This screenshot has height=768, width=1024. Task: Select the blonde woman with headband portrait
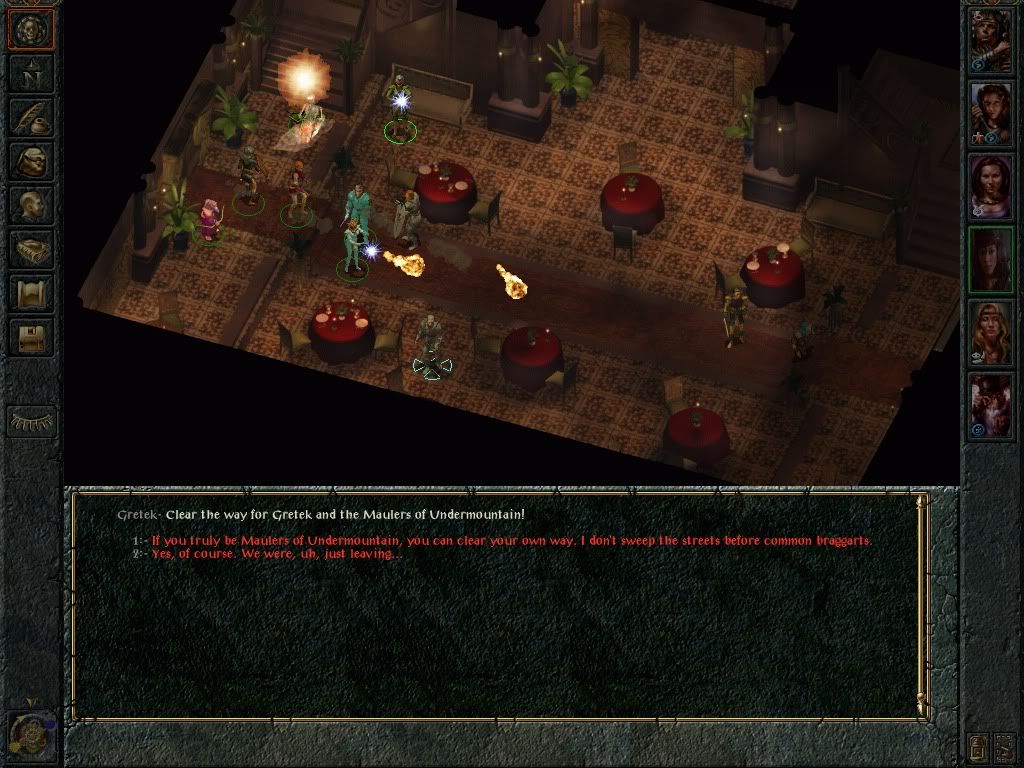point(990,331)
